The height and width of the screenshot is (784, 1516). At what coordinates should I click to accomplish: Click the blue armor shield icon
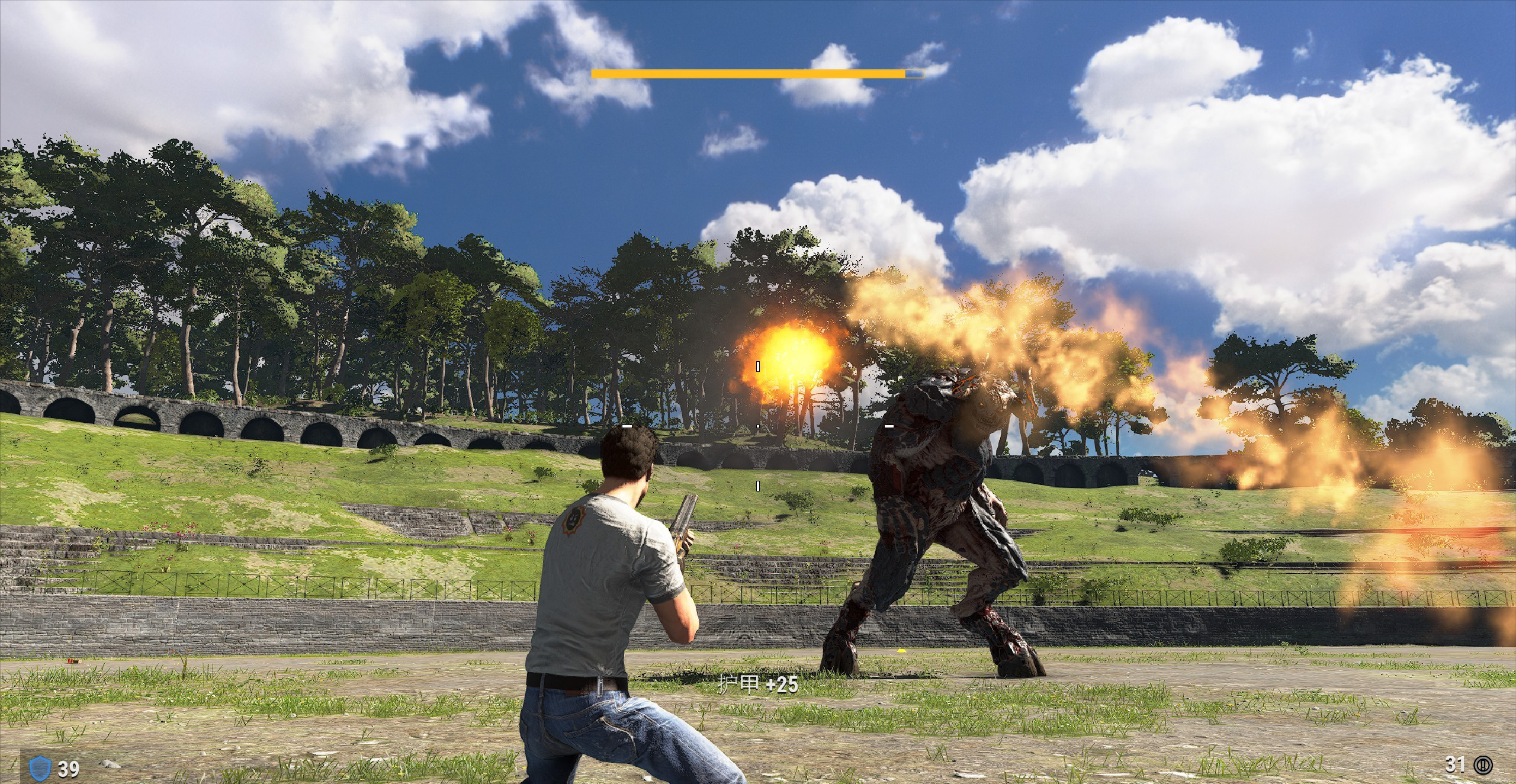tap(38, 767)
